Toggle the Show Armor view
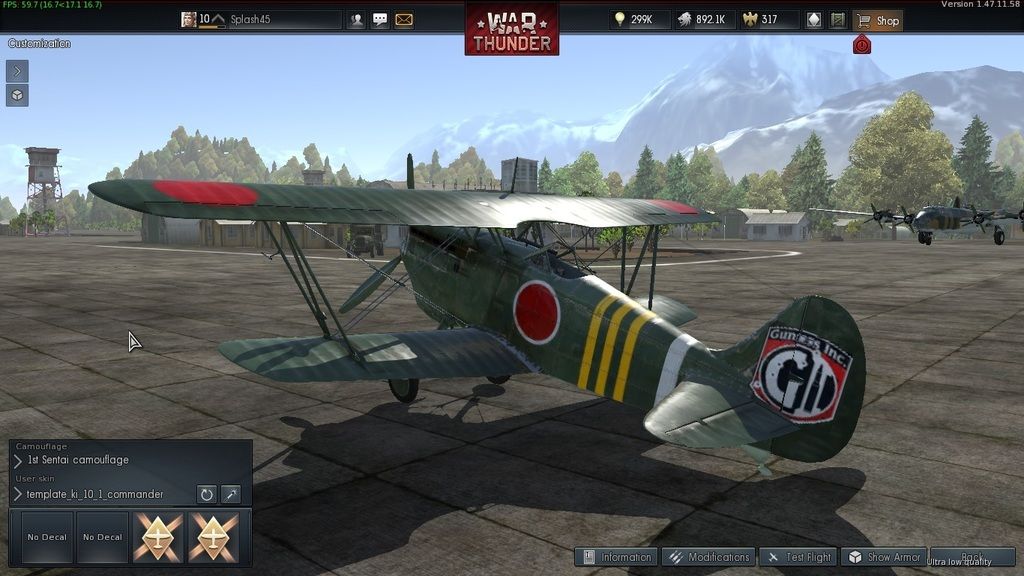Viewport: 1024px width, 576px height. click(883, 557)
